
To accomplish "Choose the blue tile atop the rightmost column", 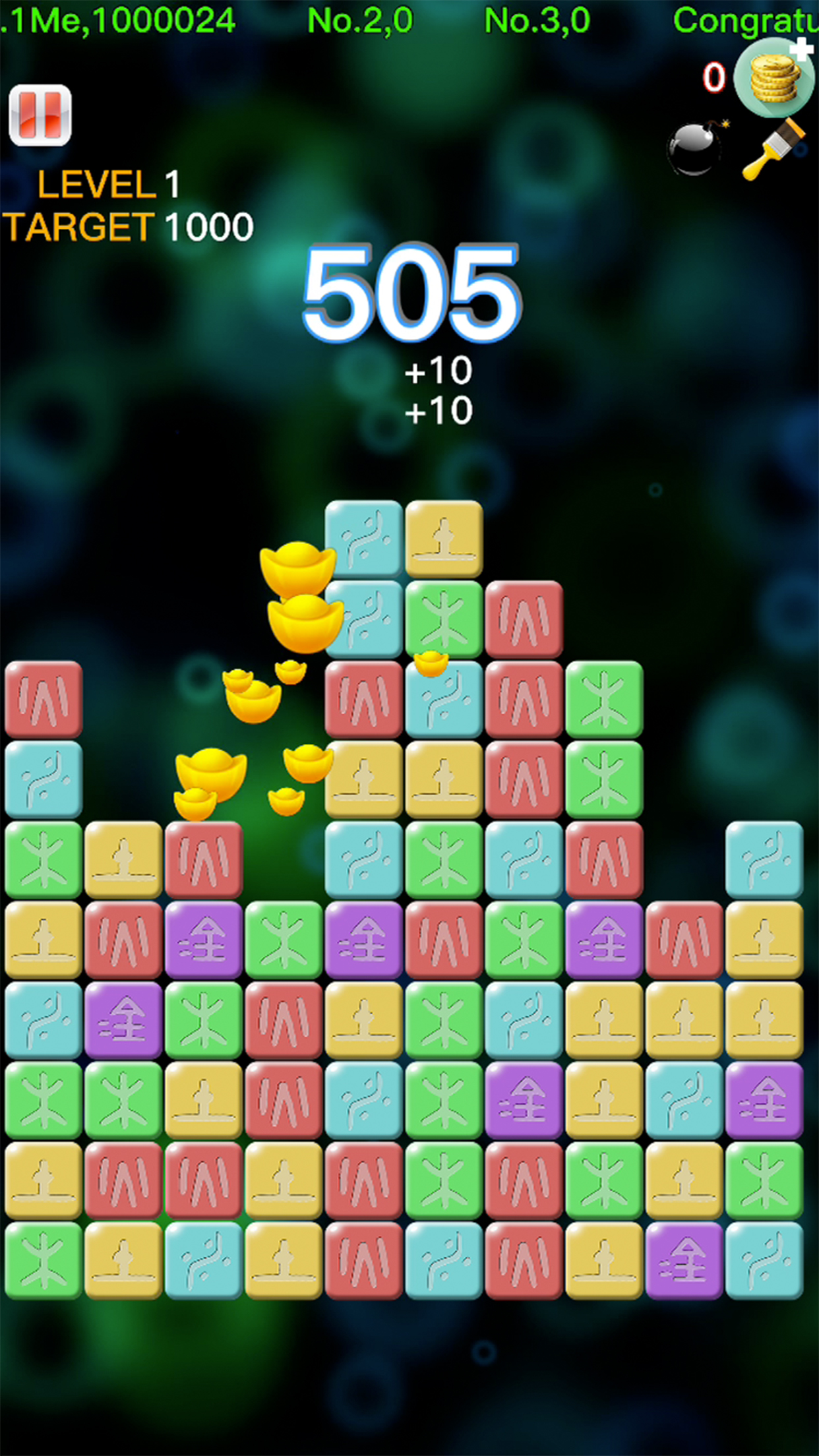I will click(x=764, y=859).
